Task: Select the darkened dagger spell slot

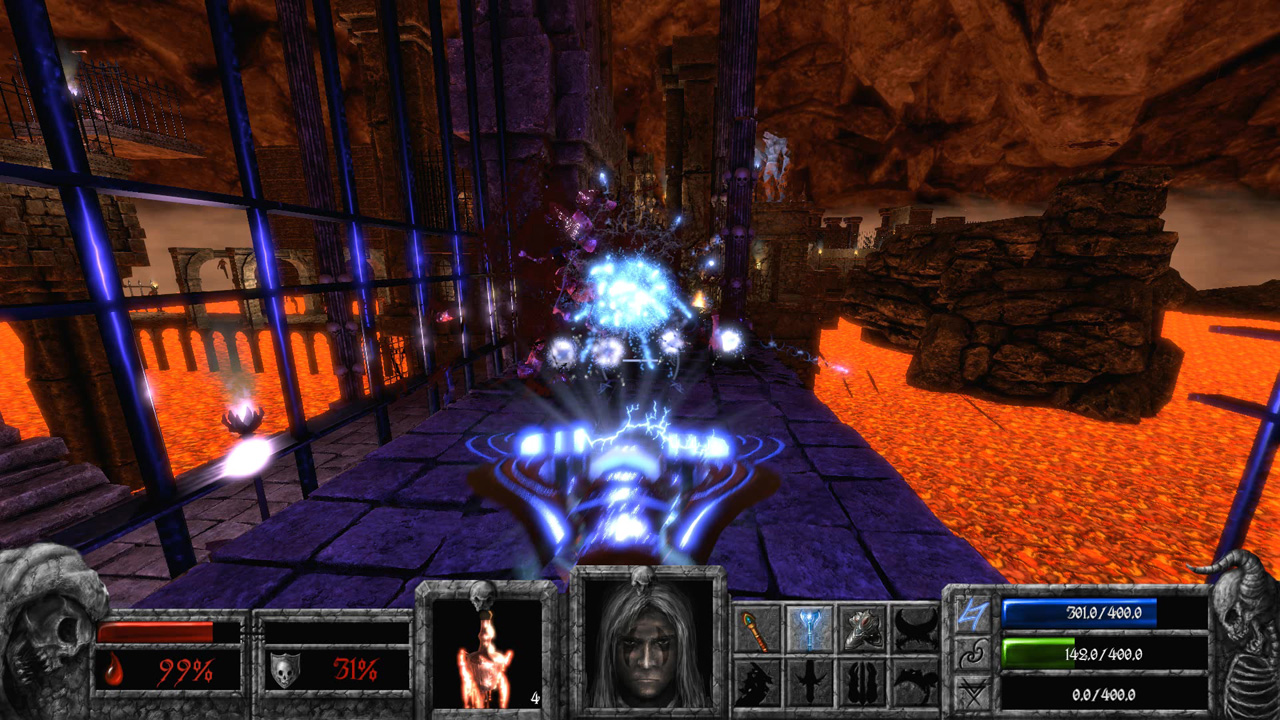Action: (x=810, y=682)
